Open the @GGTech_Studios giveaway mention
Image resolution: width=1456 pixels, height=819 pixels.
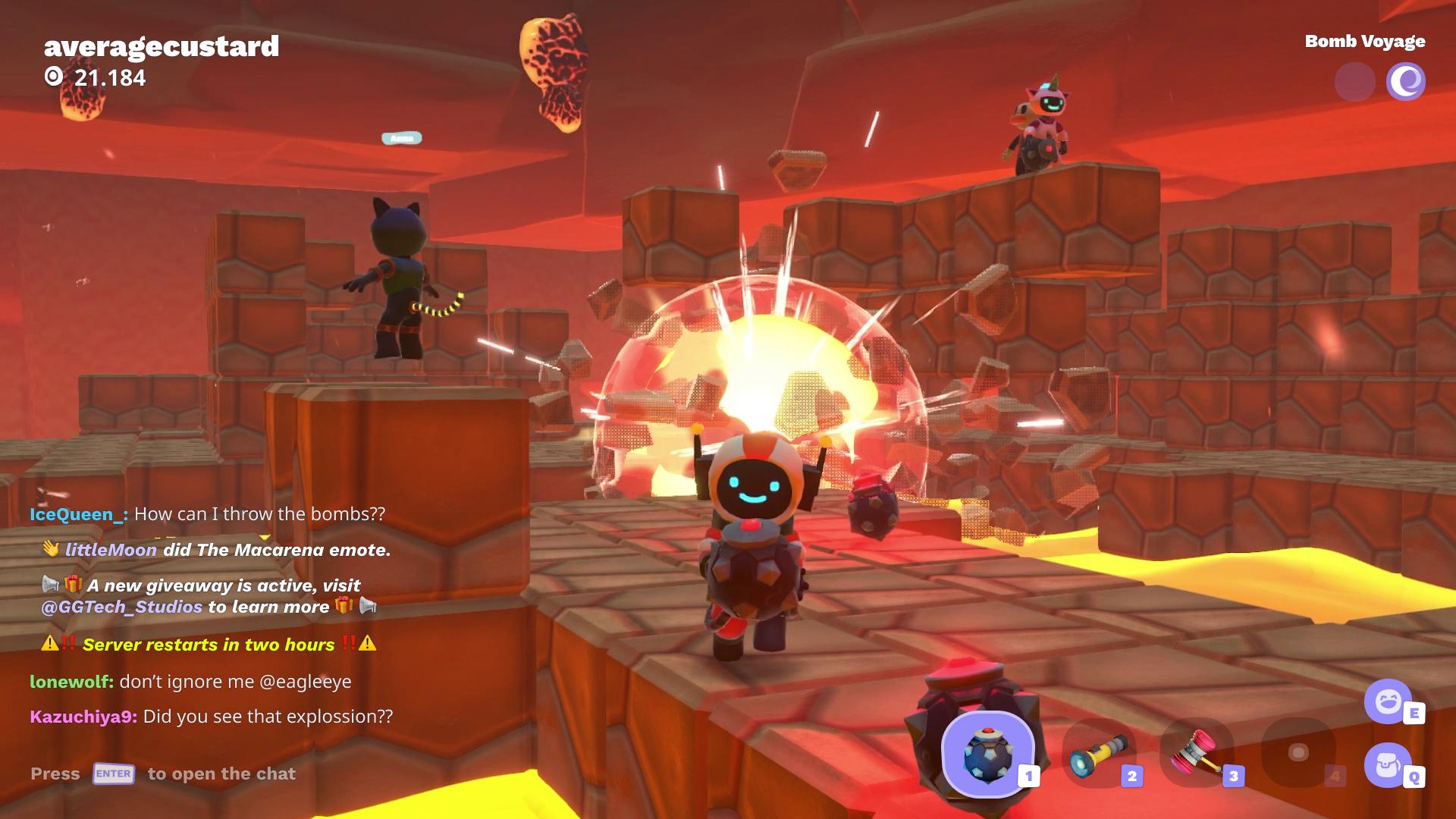[122, 607]
